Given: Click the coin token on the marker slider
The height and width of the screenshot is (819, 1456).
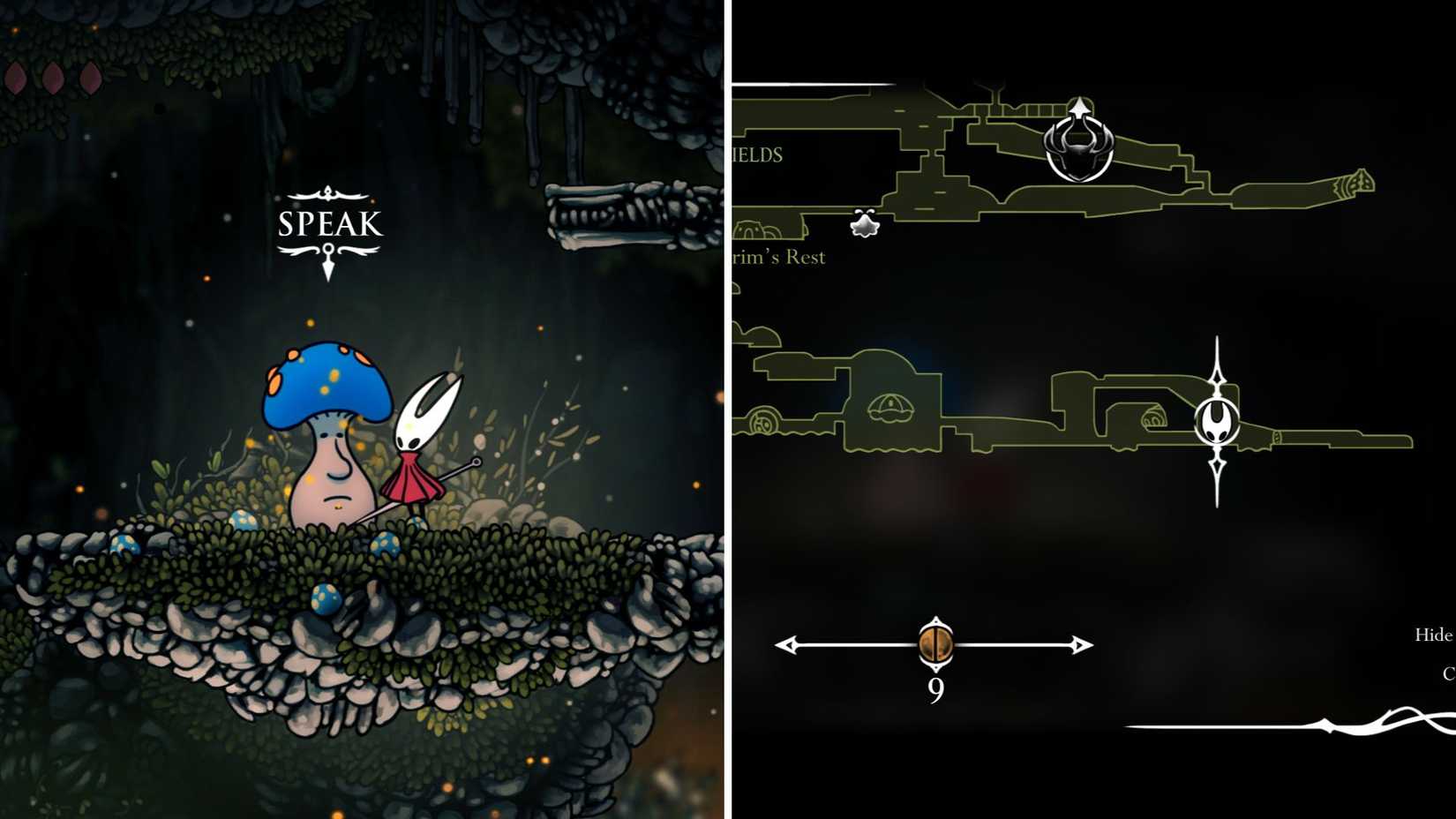Looking at the screenshot, I should (x=935, y=645).
